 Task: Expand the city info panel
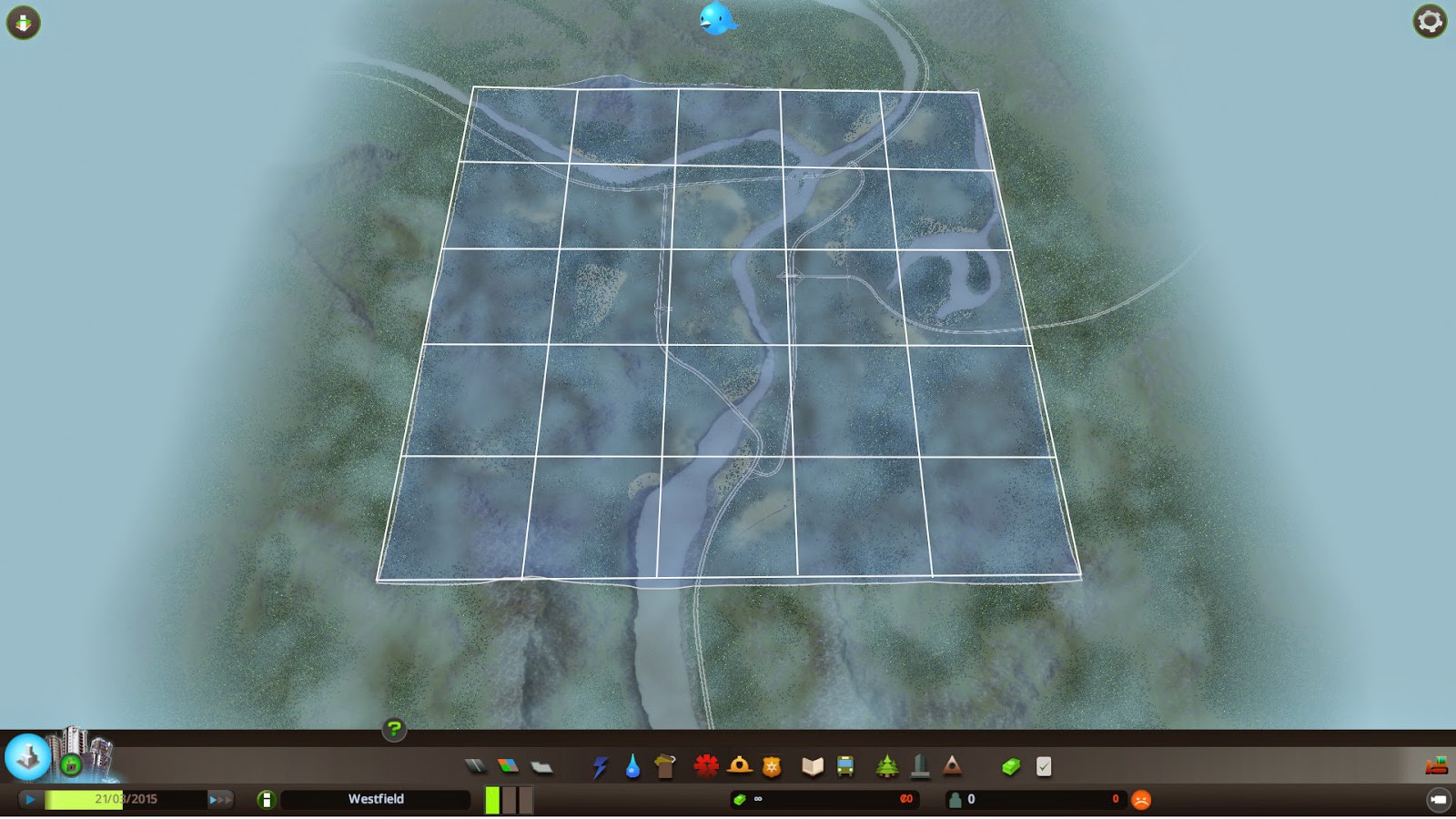[26, 758]
